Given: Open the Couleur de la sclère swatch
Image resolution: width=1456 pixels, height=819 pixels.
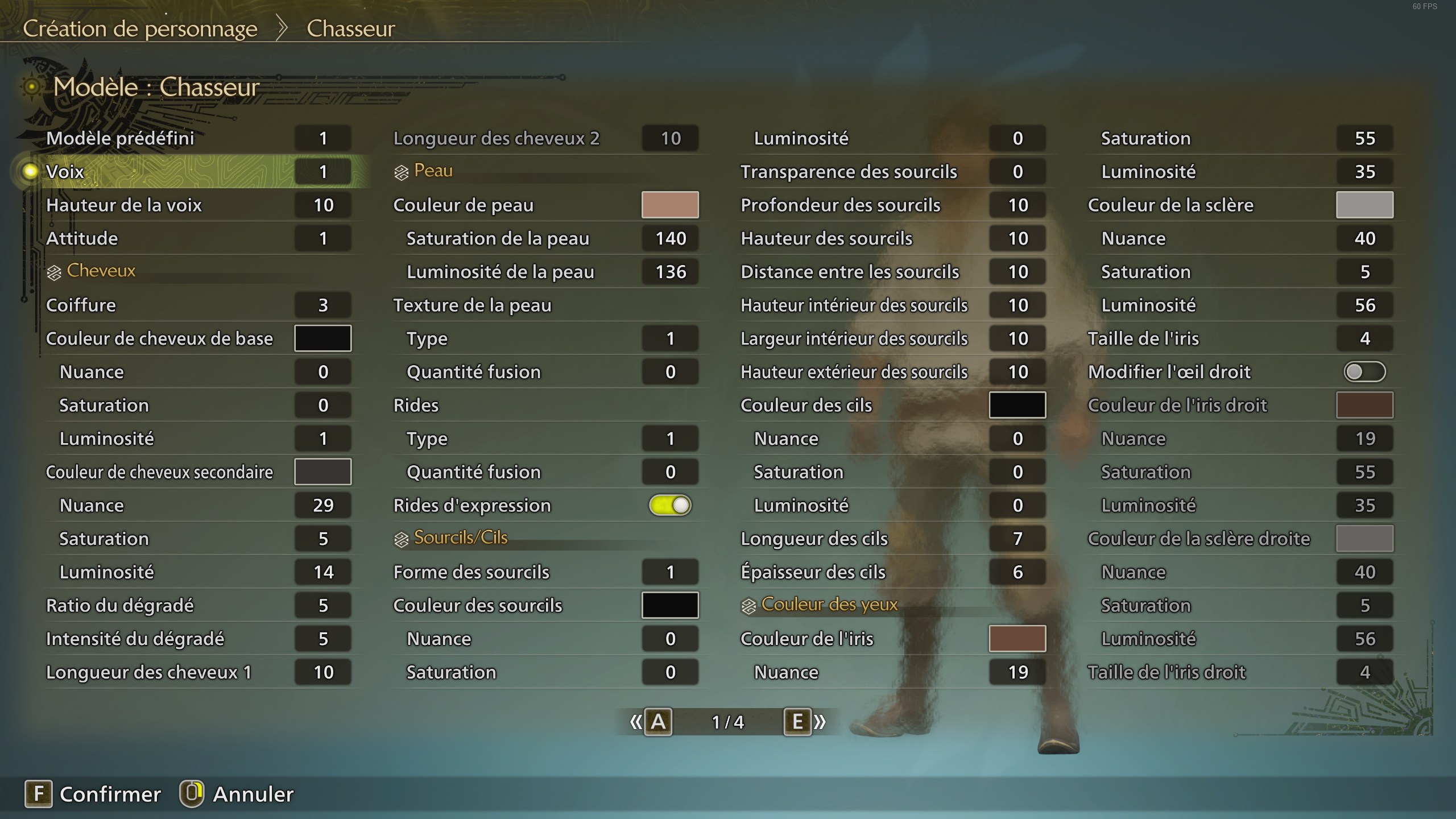Looking at the screenshot, I should click(x=1364, y=205).
